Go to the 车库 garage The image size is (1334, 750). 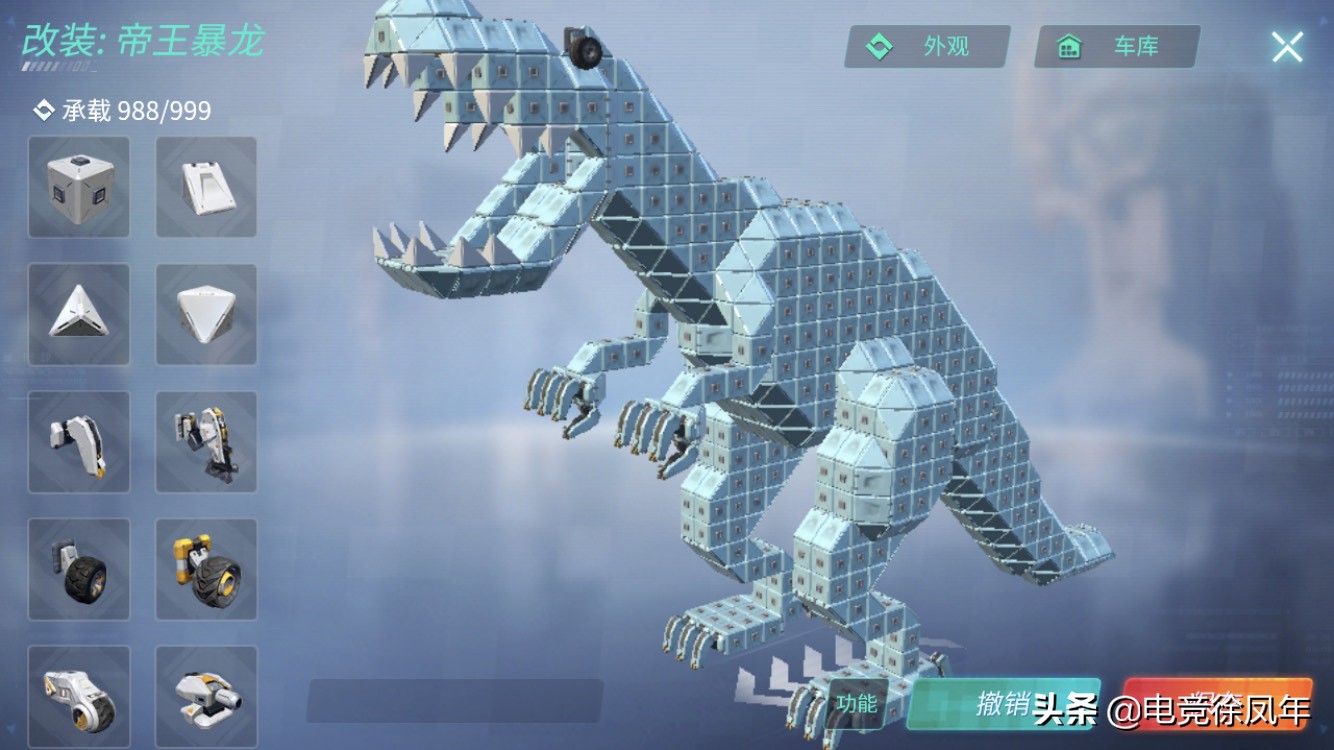pyautogui.click(x=1117, y=47)
